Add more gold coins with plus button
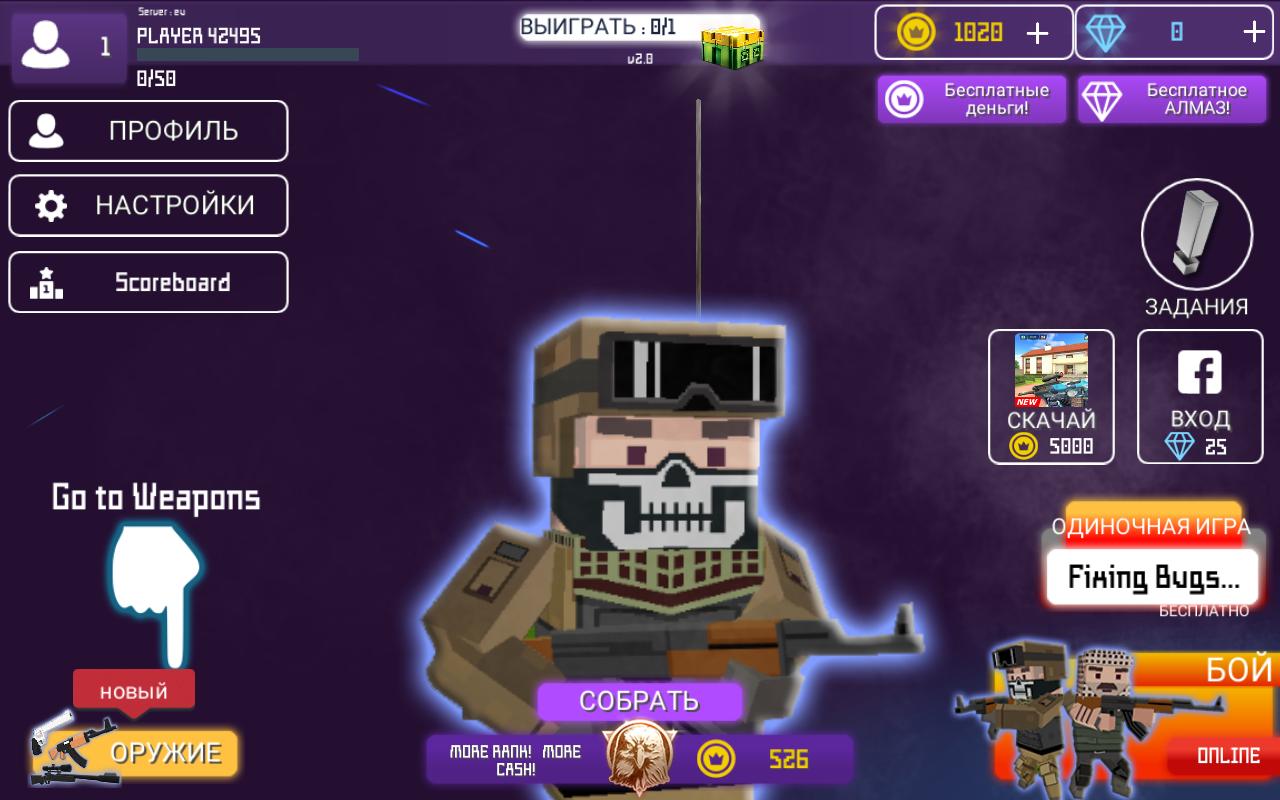This screenshot has height=800, width=1280. 1038,33
